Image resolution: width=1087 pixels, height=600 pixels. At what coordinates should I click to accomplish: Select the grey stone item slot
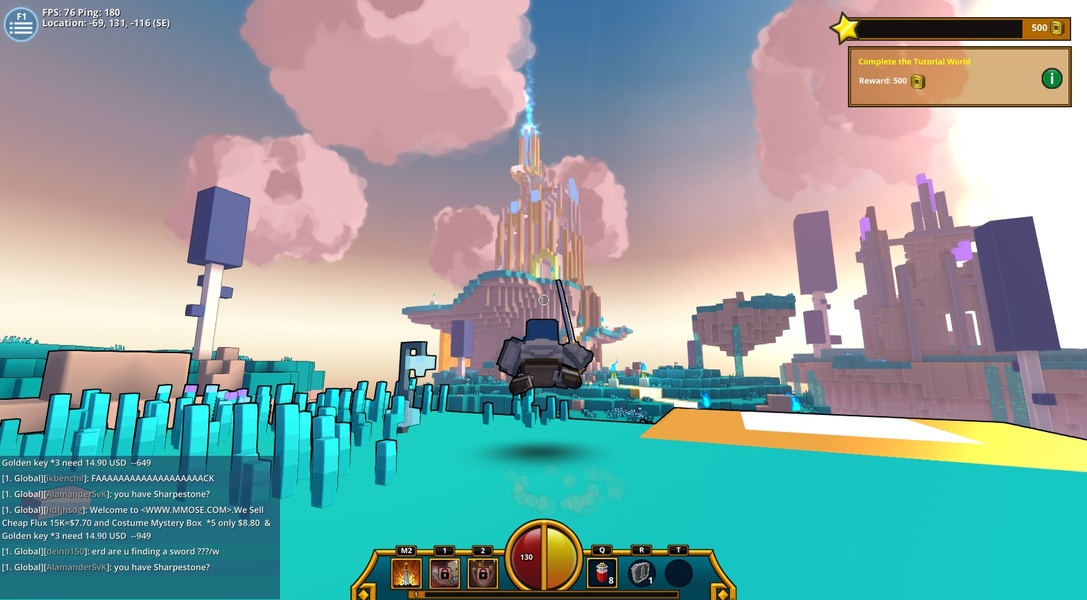click(641, 573)
